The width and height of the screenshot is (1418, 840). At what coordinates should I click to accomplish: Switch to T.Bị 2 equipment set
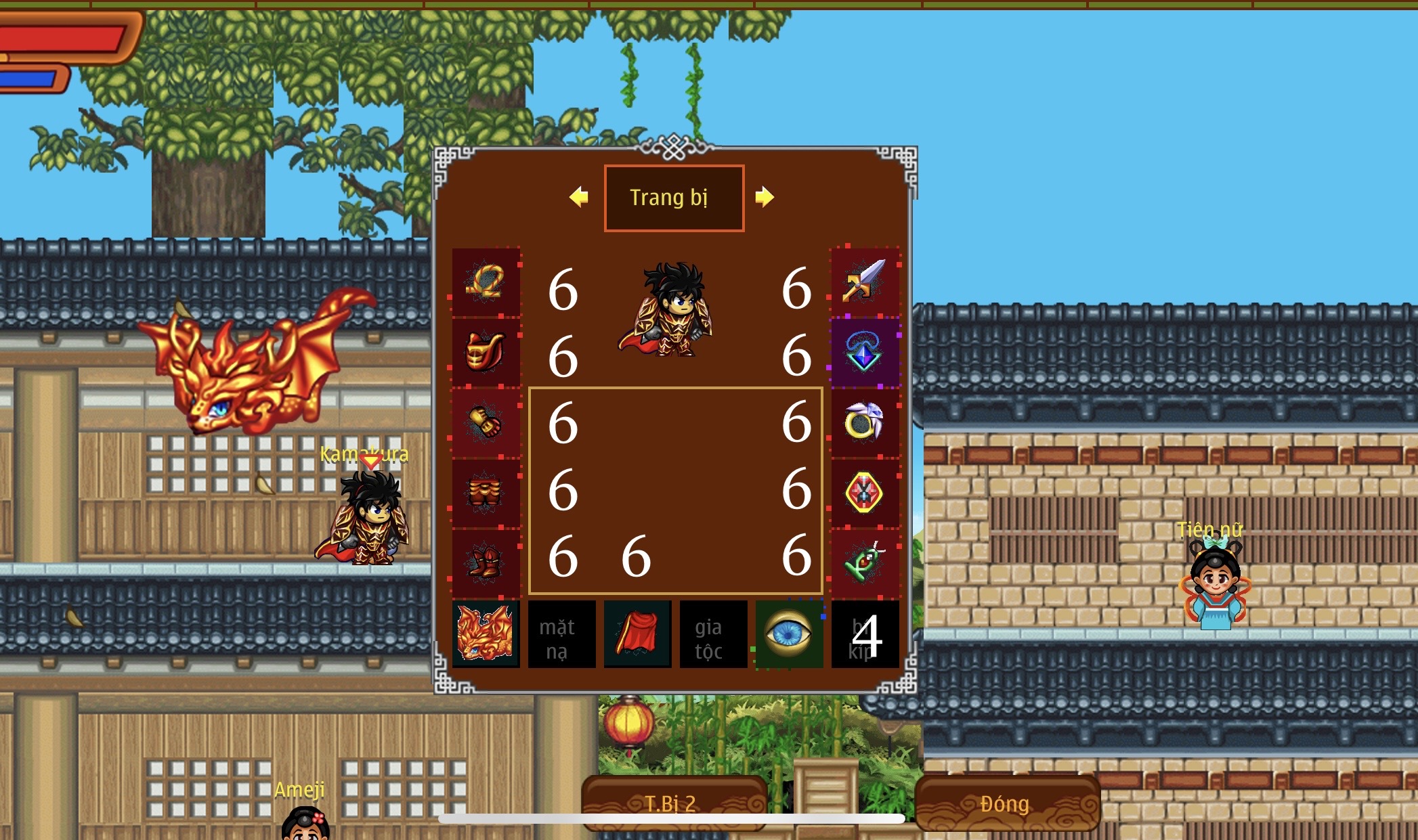pyautogui.click(x=674, y=803)
